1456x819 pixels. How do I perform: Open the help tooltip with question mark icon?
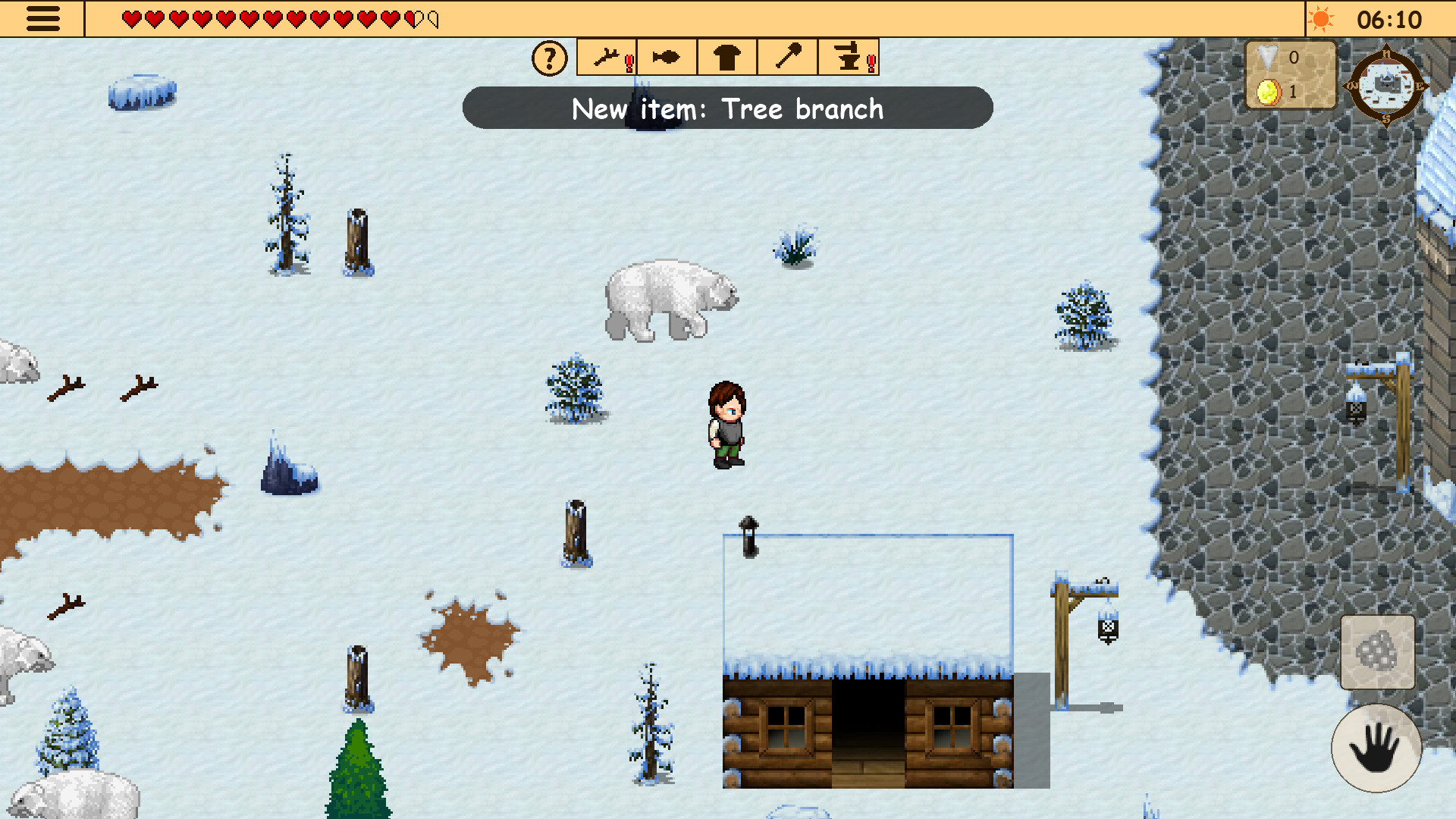(x=548, y=57)
